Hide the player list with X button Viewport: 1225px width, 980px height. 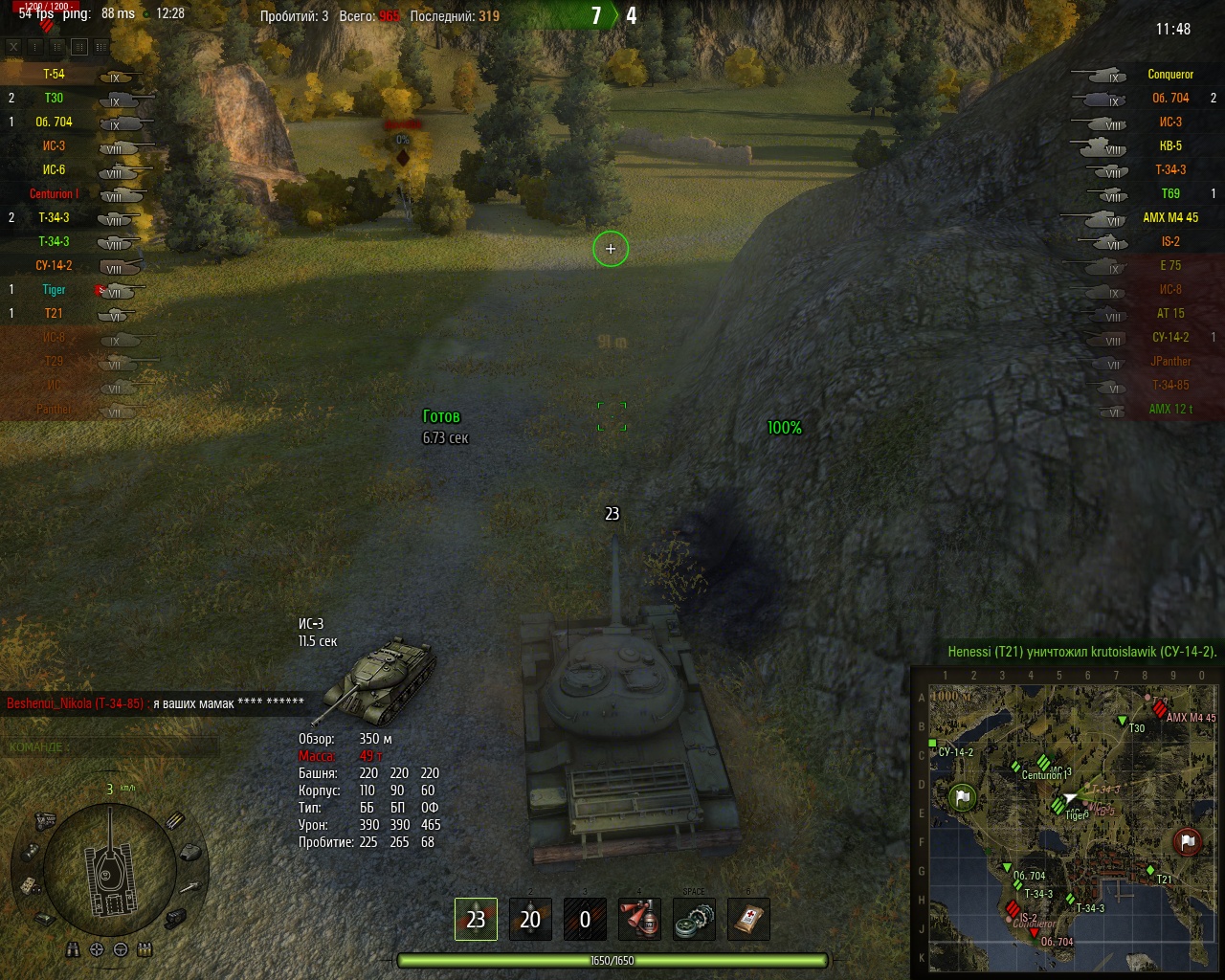[x=13, y=46]
